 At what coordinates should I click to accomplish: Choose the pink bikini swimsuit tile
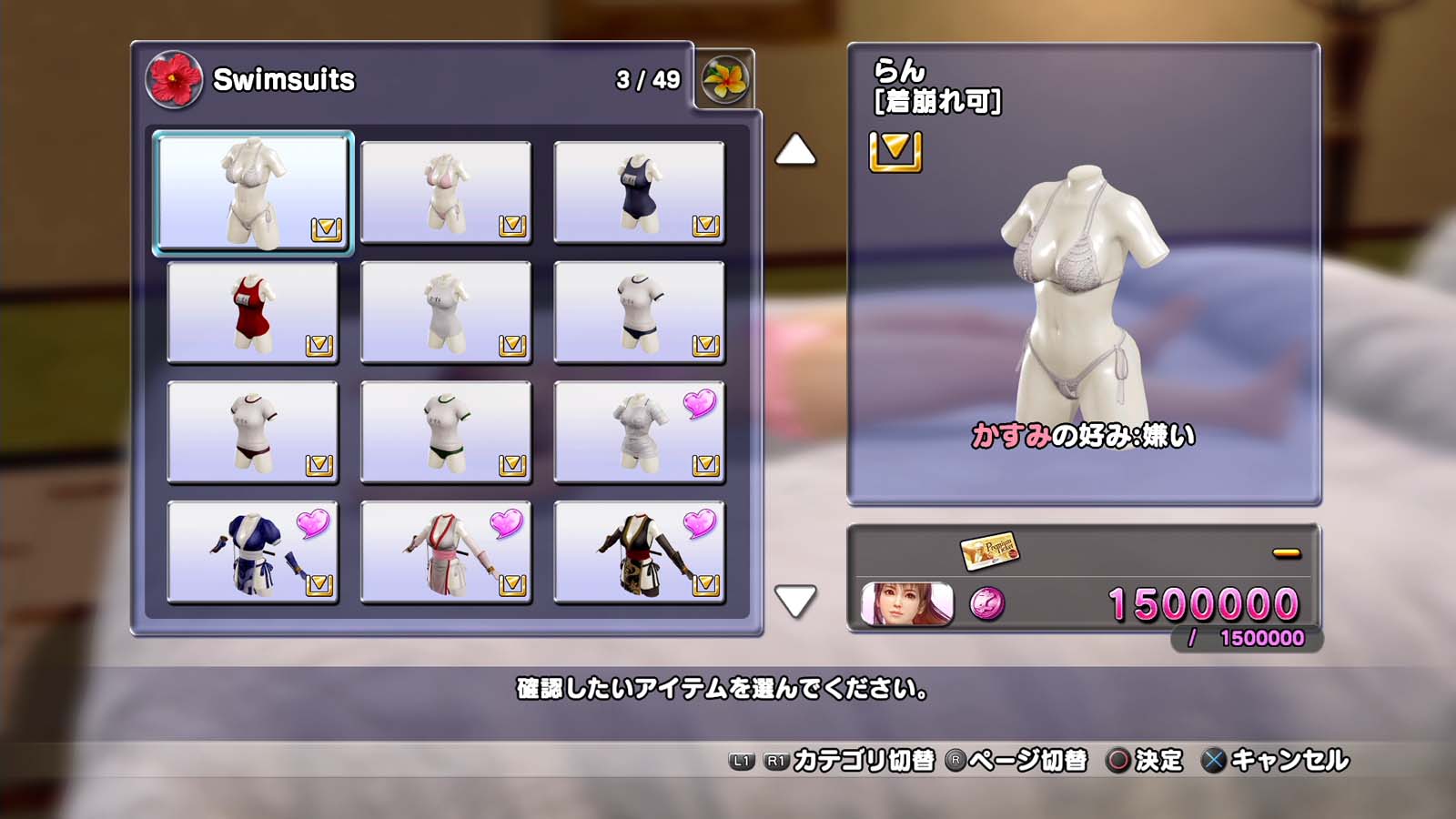tap(446, 192)
